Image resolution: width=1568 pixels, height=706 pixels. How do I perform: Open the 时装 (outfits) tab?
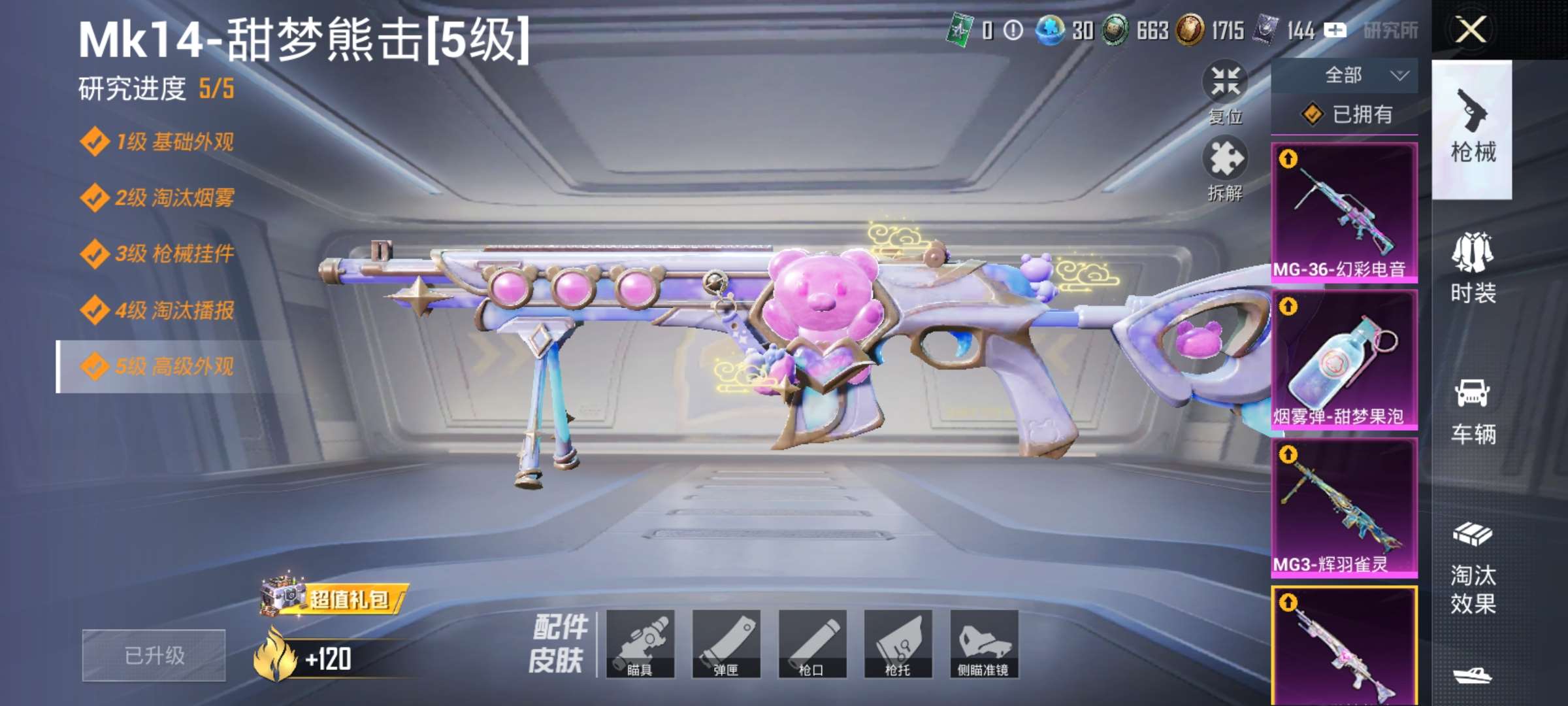pyautogui.click(x=1473, y=268)
